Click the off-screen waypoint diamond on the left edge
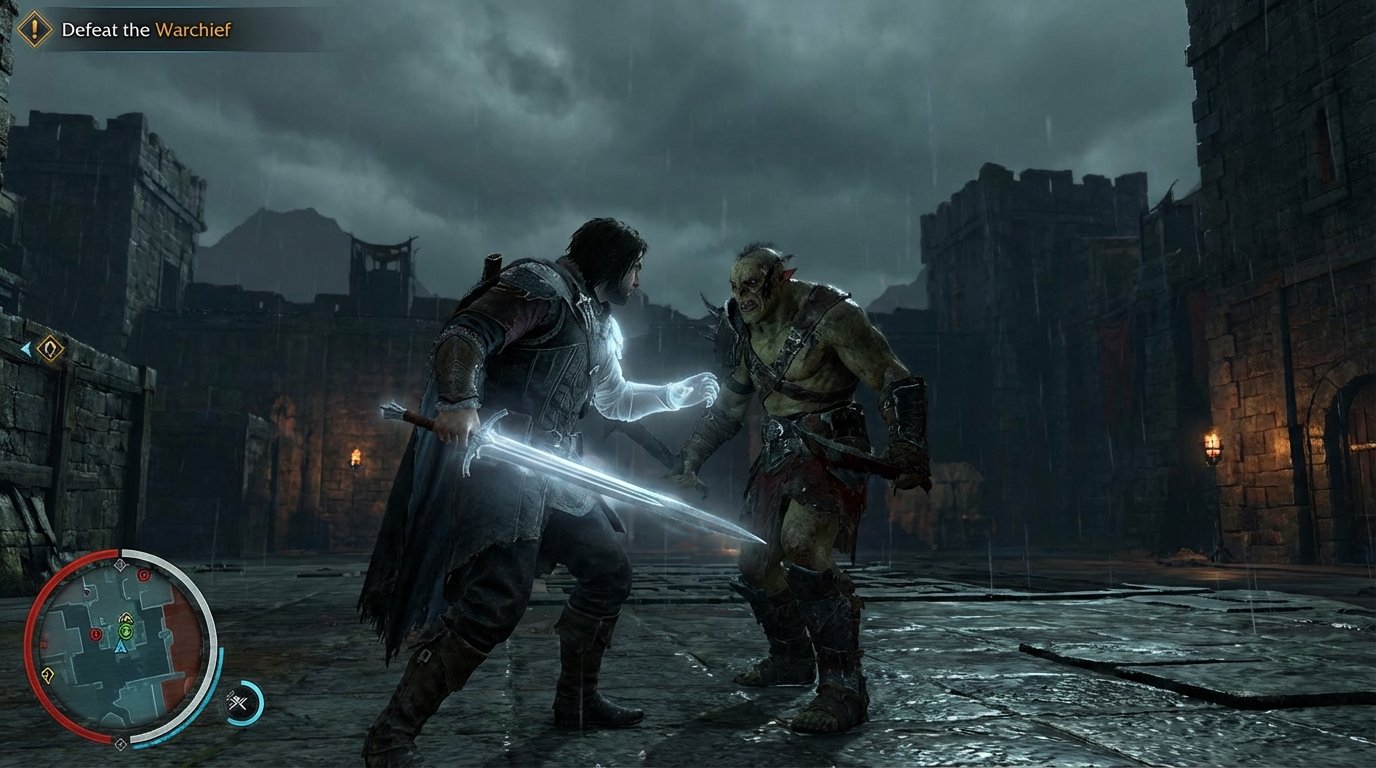Viewport: 1376px width, 768px height. point(50,348)
